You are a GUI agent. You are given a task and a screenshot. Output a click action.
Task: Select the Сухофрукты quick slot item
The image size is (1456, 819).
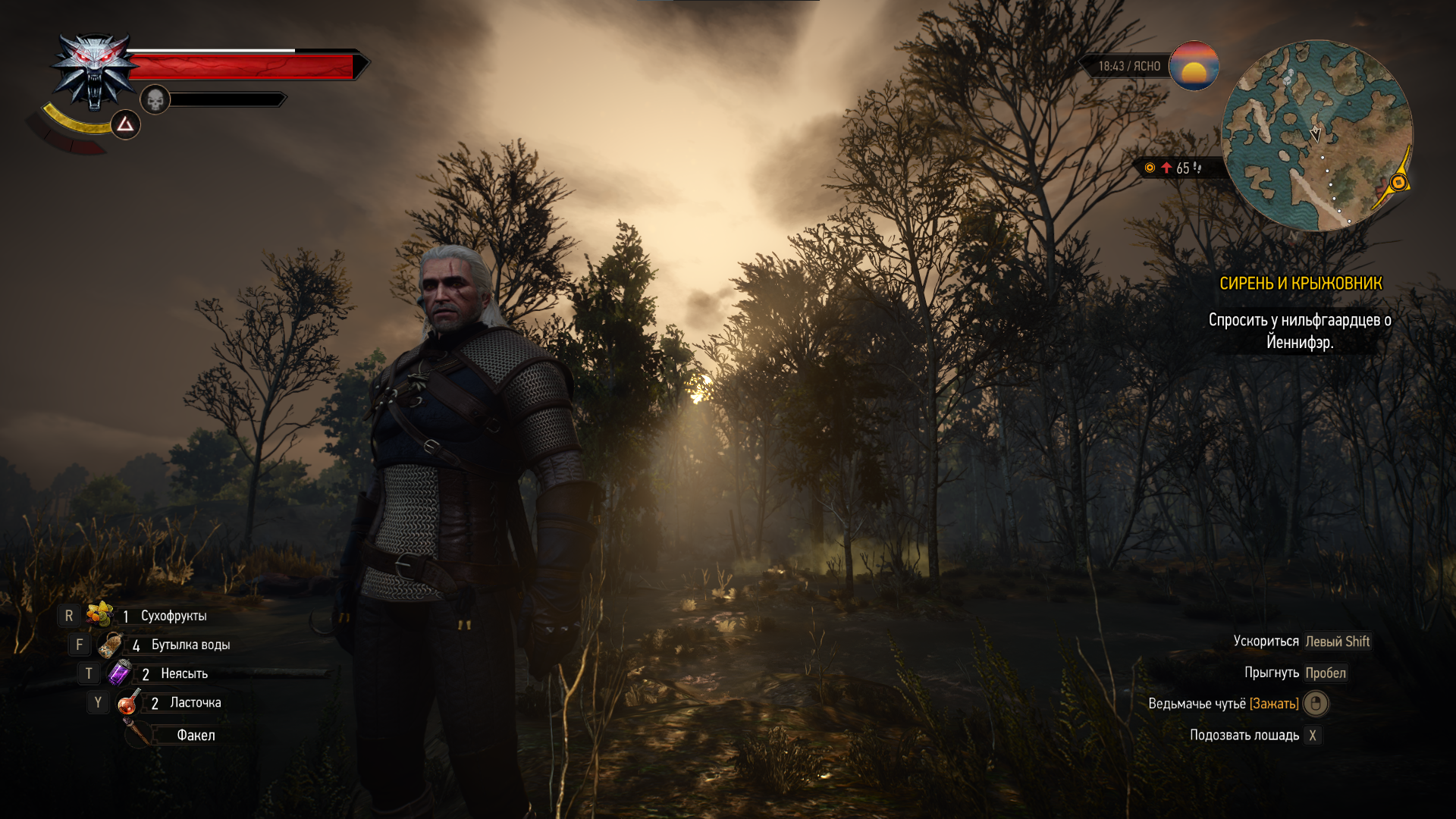(99, 615)
